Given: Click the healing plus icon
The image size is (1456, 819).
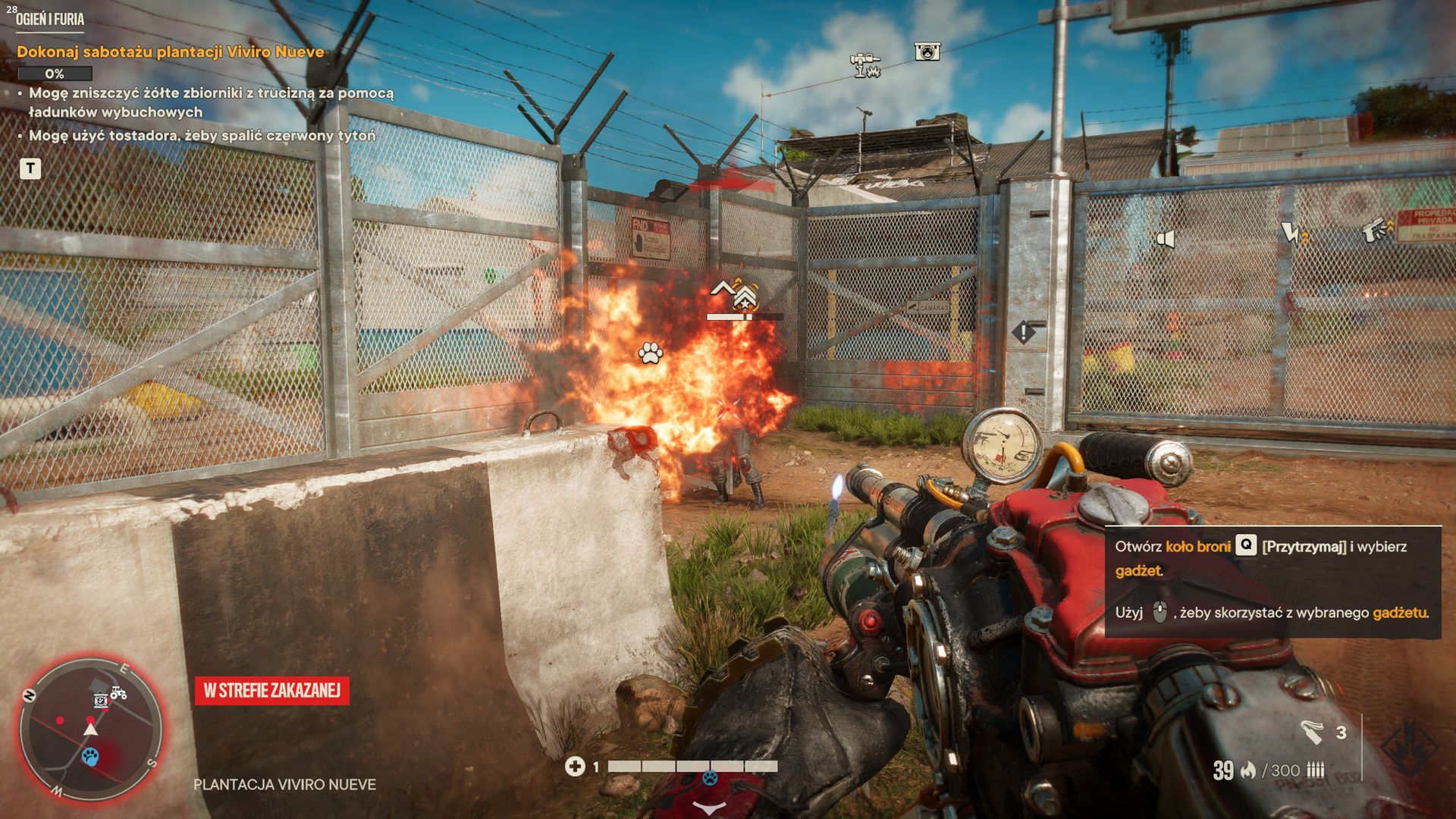Looking at the screenshot, I should (575, 767).
